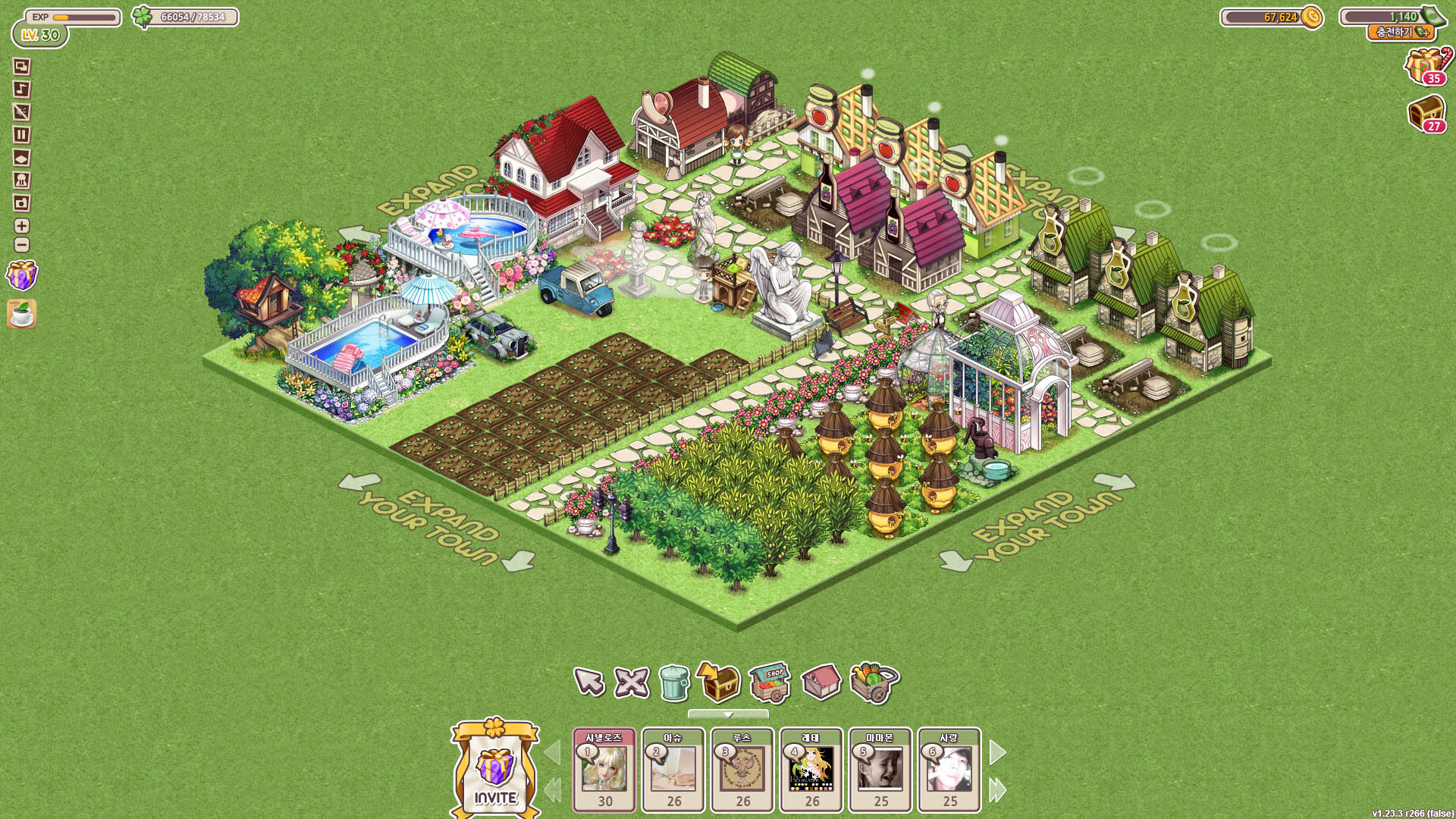This screenshot has width=1456, height=819.
Task: Collapse the friend bar with the down-arrow tab
Action: 728,714
